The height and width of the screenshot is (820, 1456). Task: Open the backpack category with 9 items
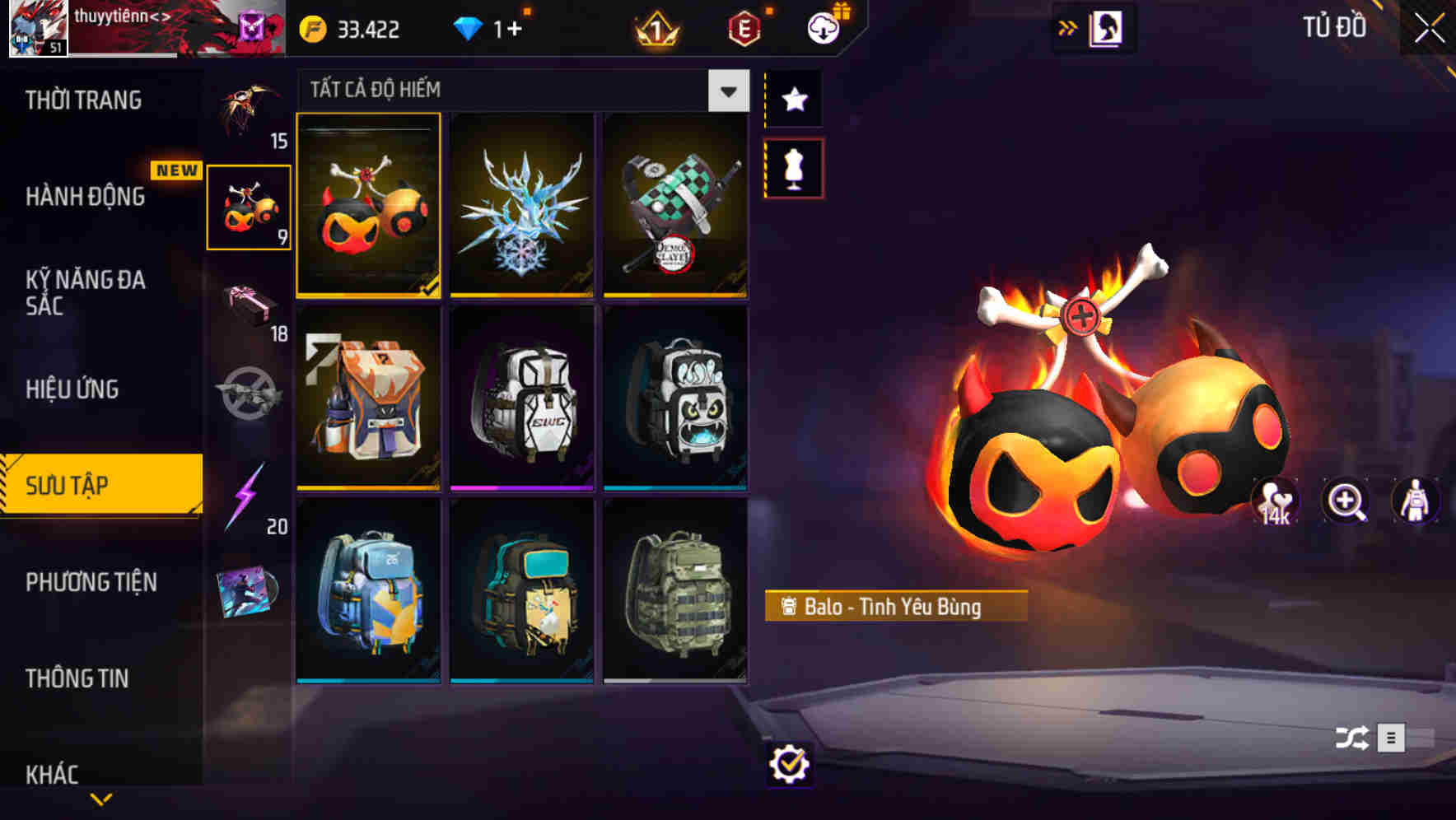pos(250,206)
